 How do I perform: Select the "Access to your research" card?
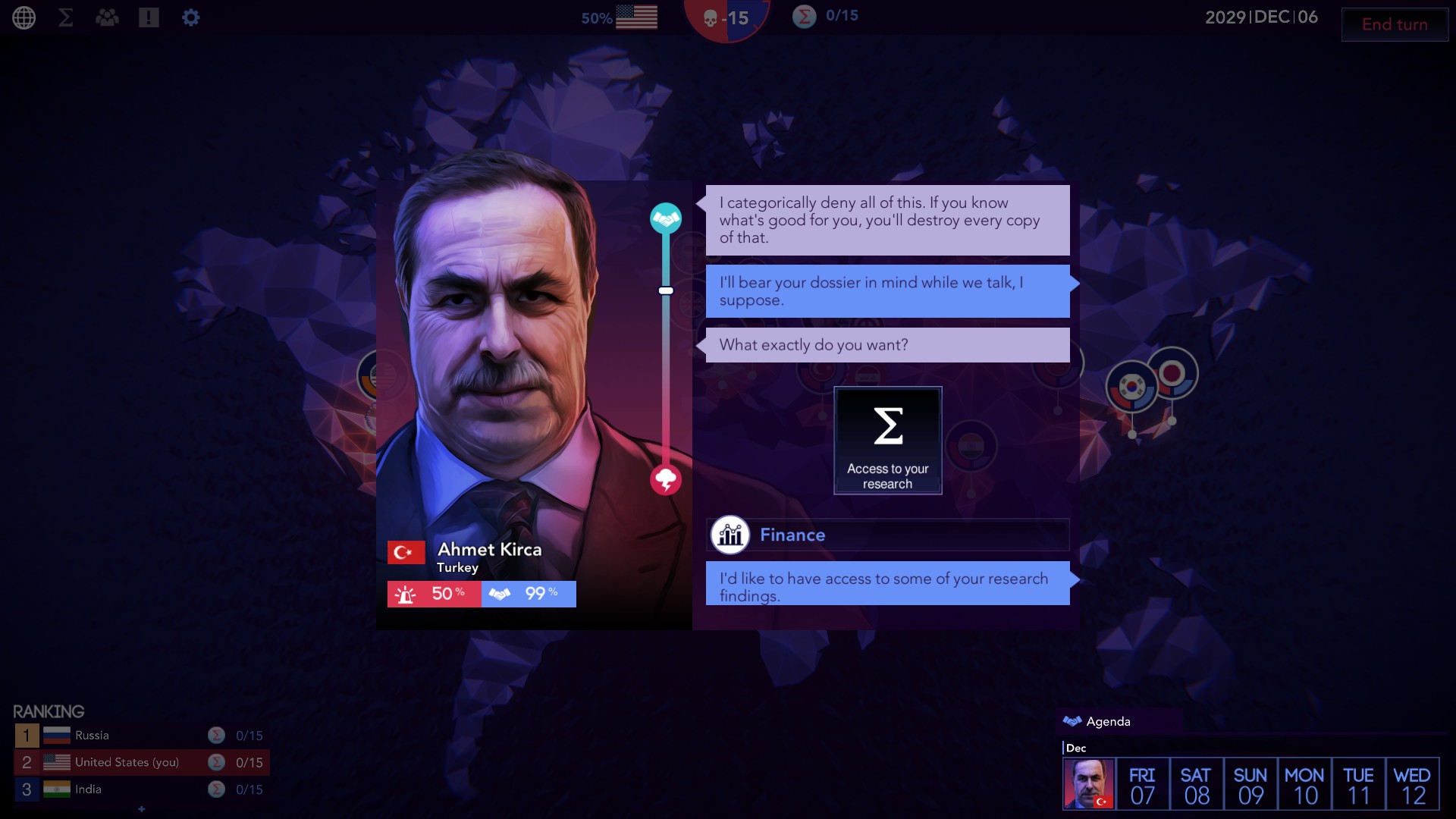(x=887, y=441)
